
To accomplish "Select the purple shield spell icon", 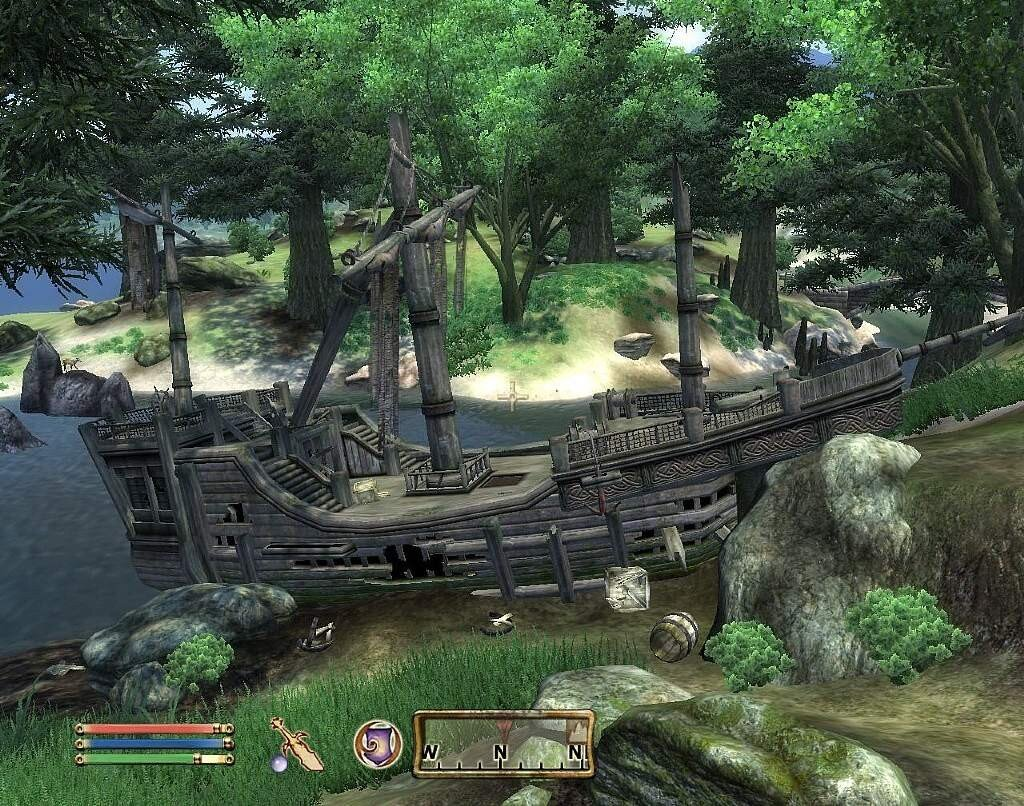I will pyautogui.click(x=378, y=744).
